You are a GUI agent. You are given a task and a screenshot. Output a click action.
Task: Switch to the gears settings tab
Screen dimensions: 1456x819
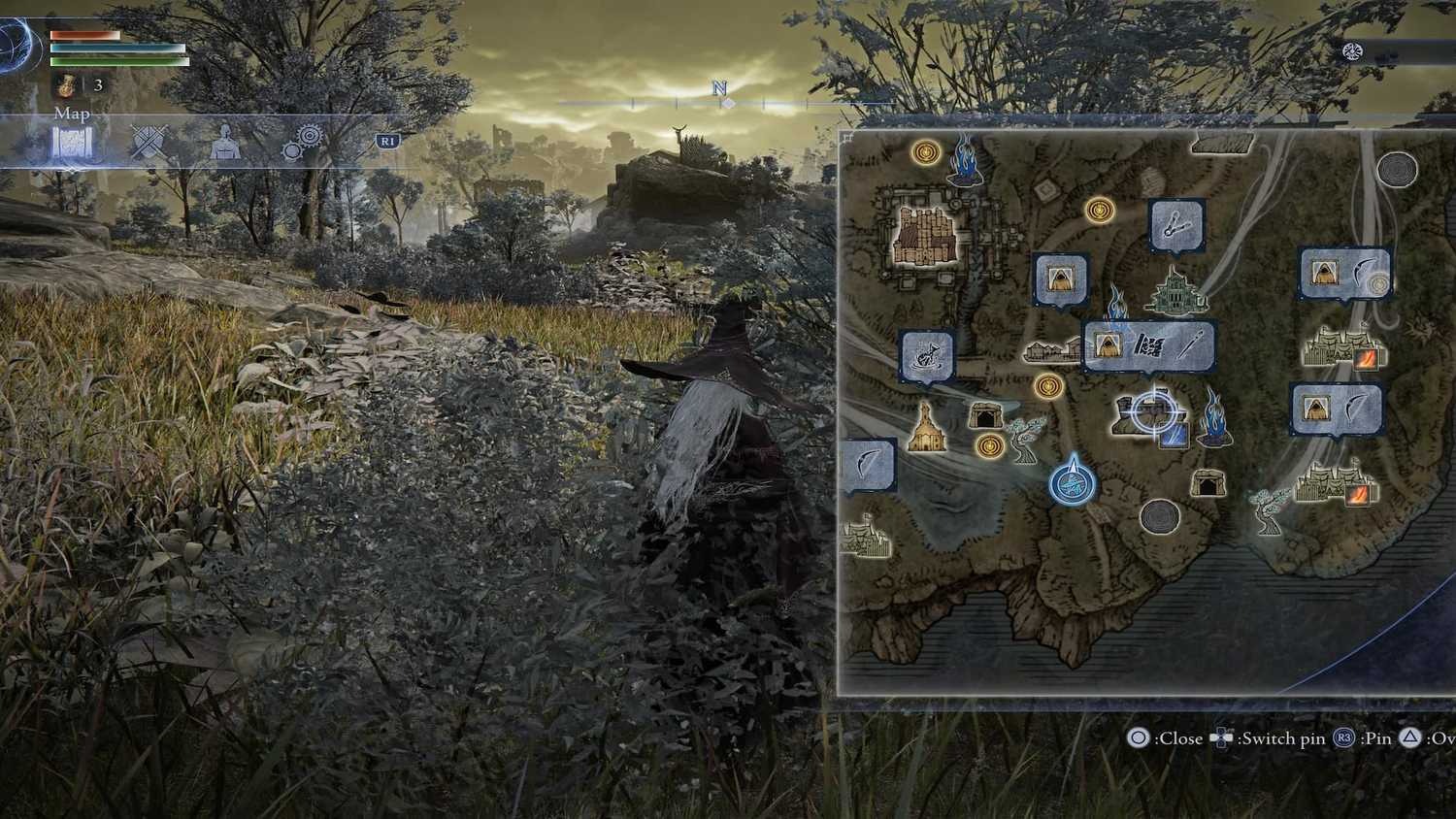(x=302, y=144)
